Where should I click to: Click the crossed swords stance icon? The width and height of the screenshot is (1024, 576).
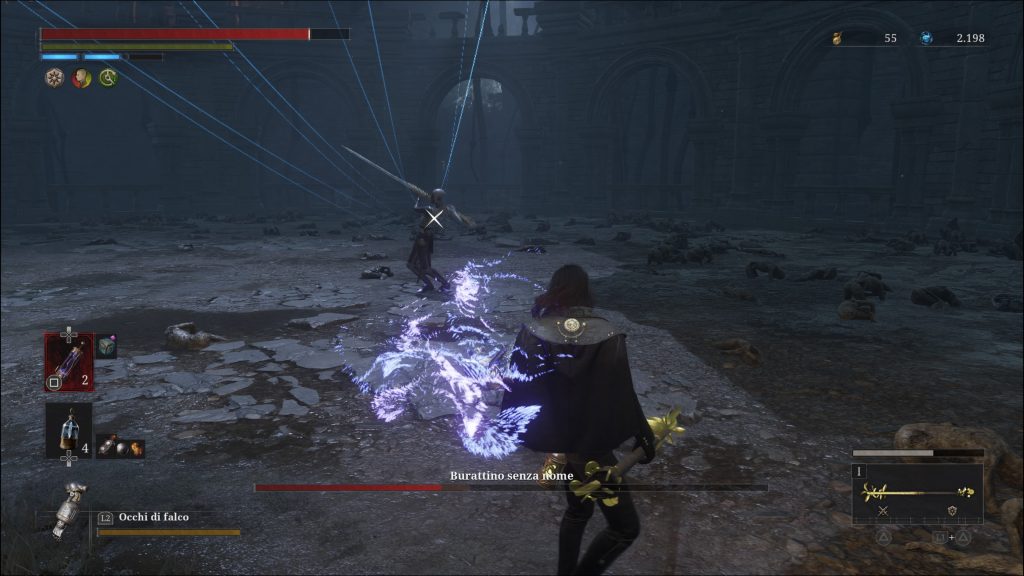click(883, 512)
